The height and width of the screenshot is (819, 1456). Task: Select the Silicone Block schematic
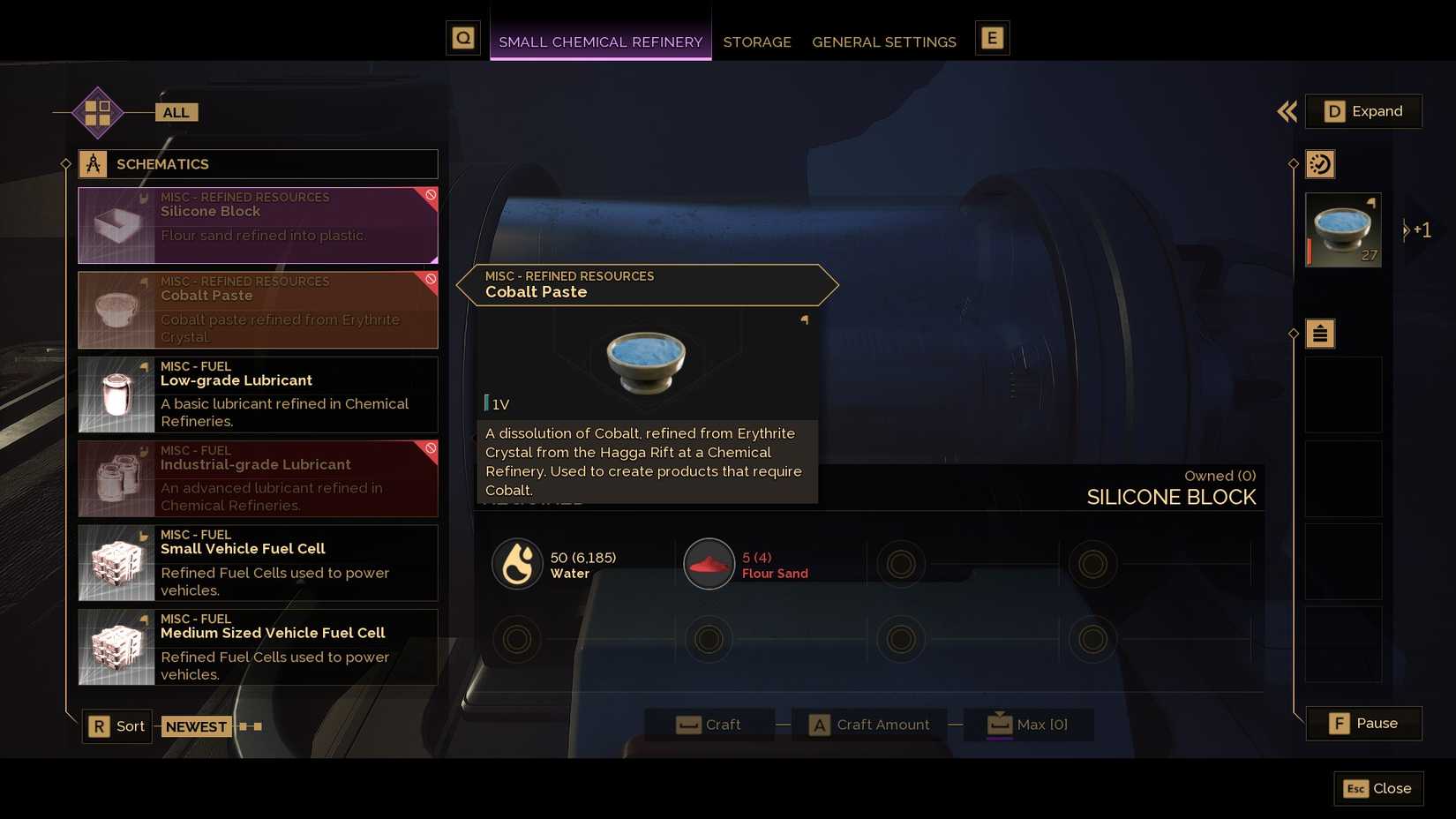coord(256,225)
